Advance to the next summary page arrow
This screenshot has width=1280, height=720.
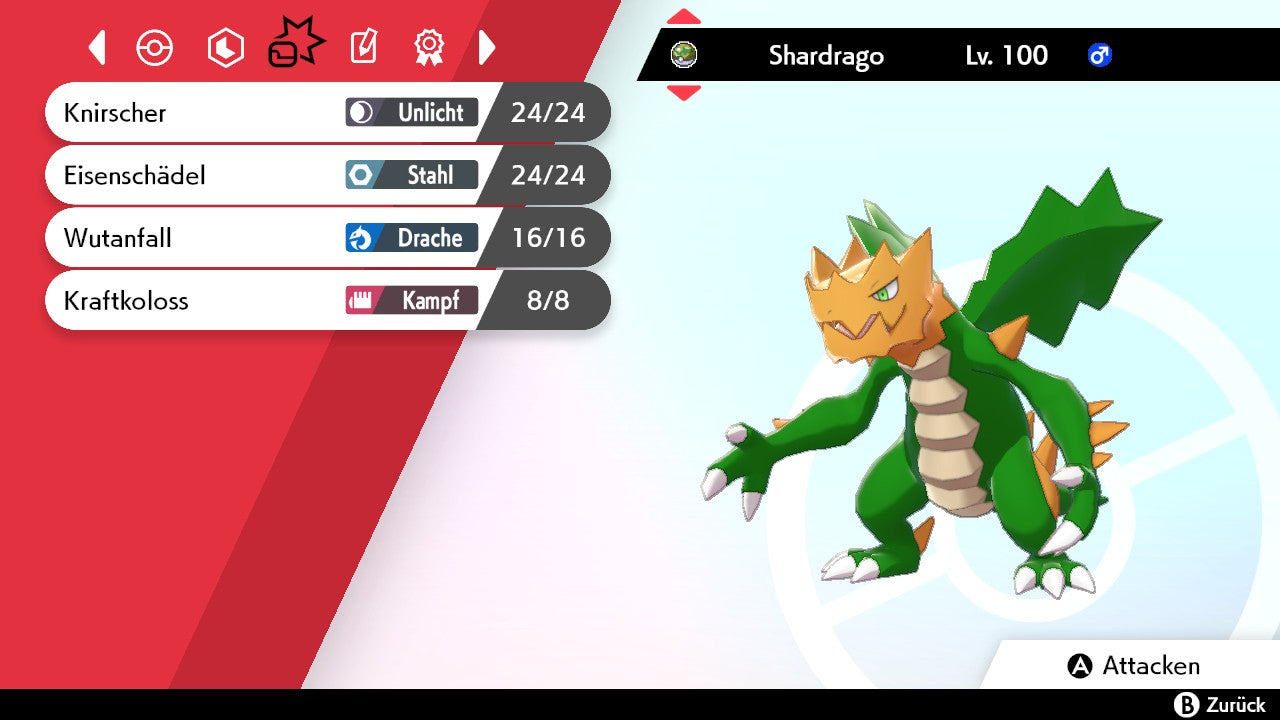coord(487,47)
